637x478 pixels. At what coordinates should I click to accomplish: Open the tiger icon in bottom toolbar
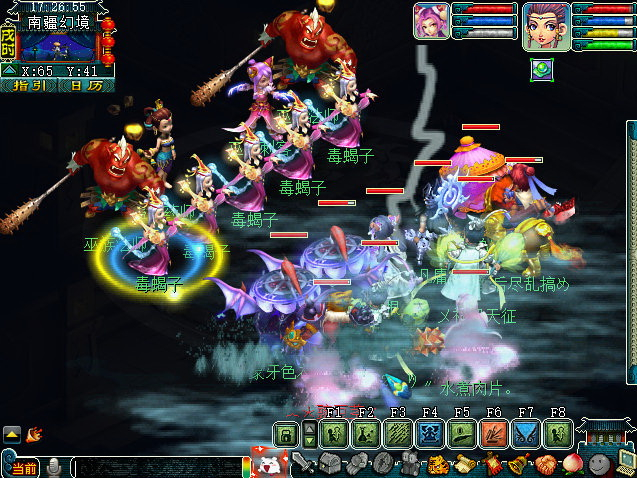coord(437,464)
